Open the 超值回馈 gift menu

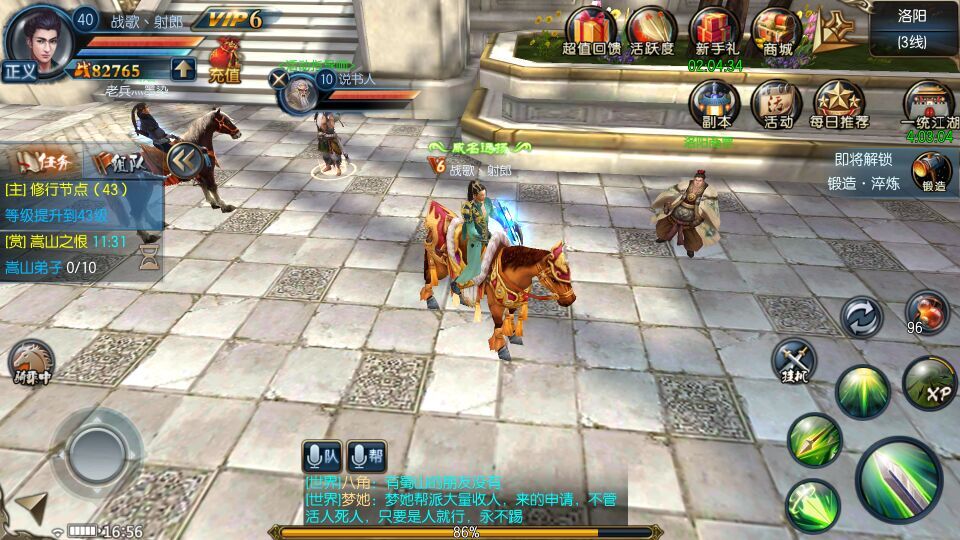(591, 31)
